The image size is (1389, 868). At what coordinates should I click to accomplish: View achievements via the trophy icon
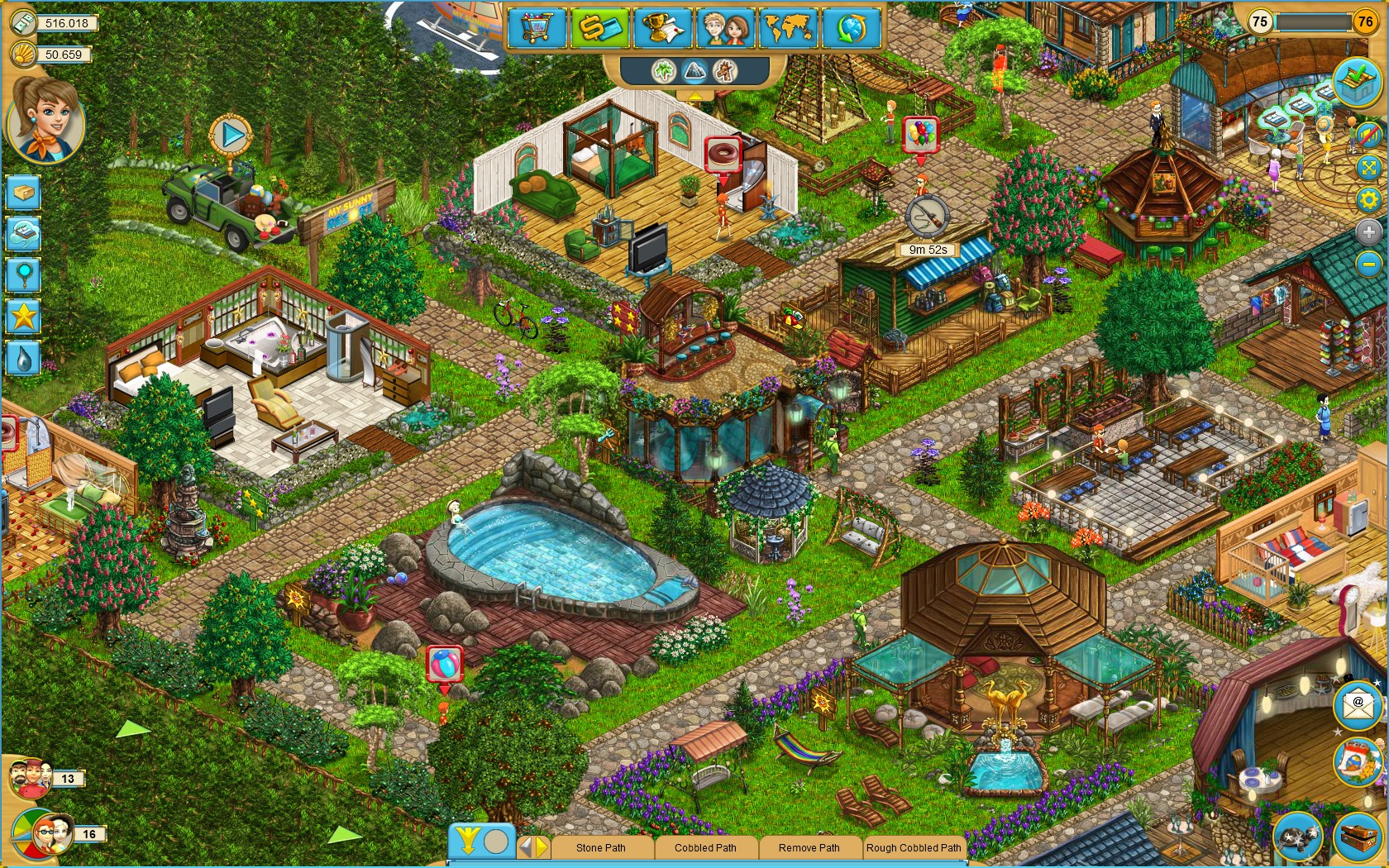tap(662, 28)
